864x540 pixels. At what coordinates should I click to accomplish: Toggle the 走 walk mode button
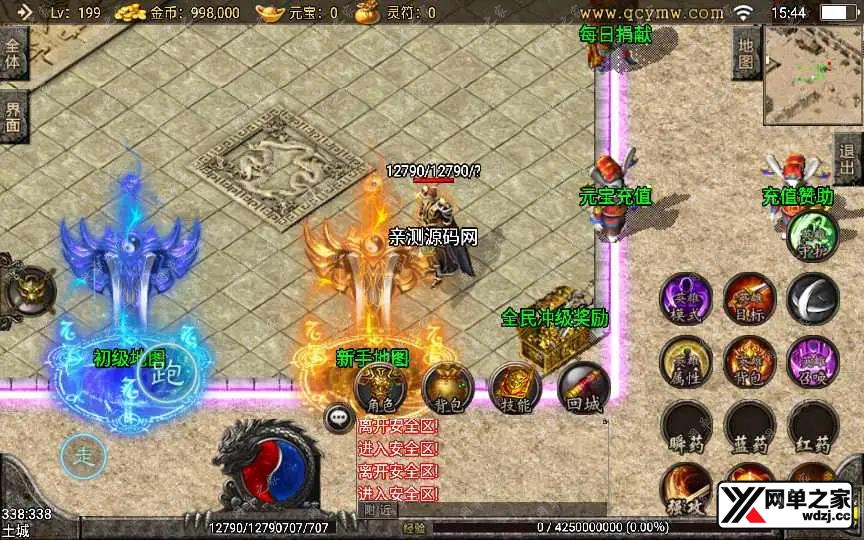pos(83,458)
